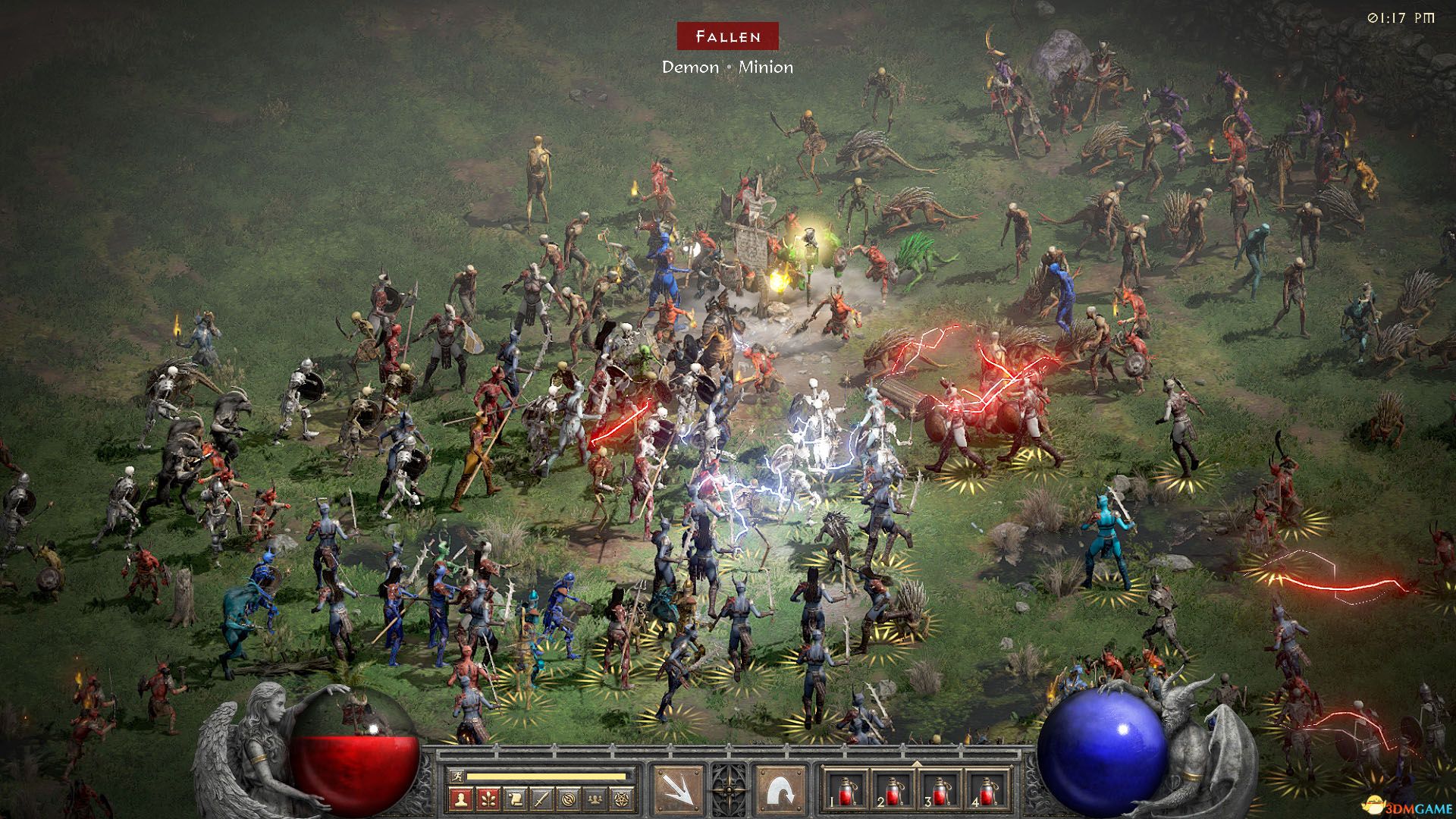
Task: Click the yellow stamina bar
Action: 546,777
